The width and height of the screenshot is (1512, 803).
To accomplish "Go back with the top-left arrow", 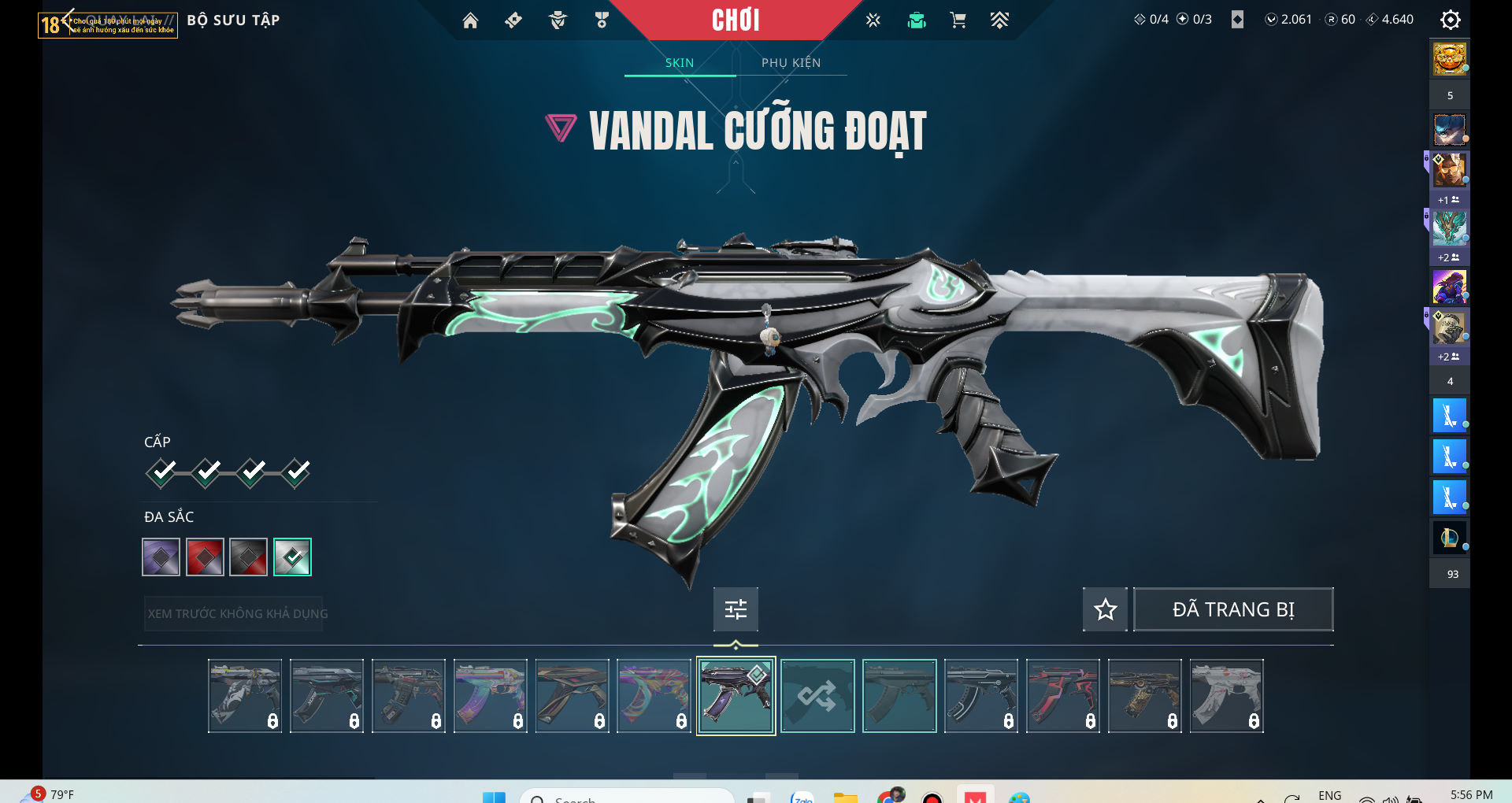I will pos(68,19).
